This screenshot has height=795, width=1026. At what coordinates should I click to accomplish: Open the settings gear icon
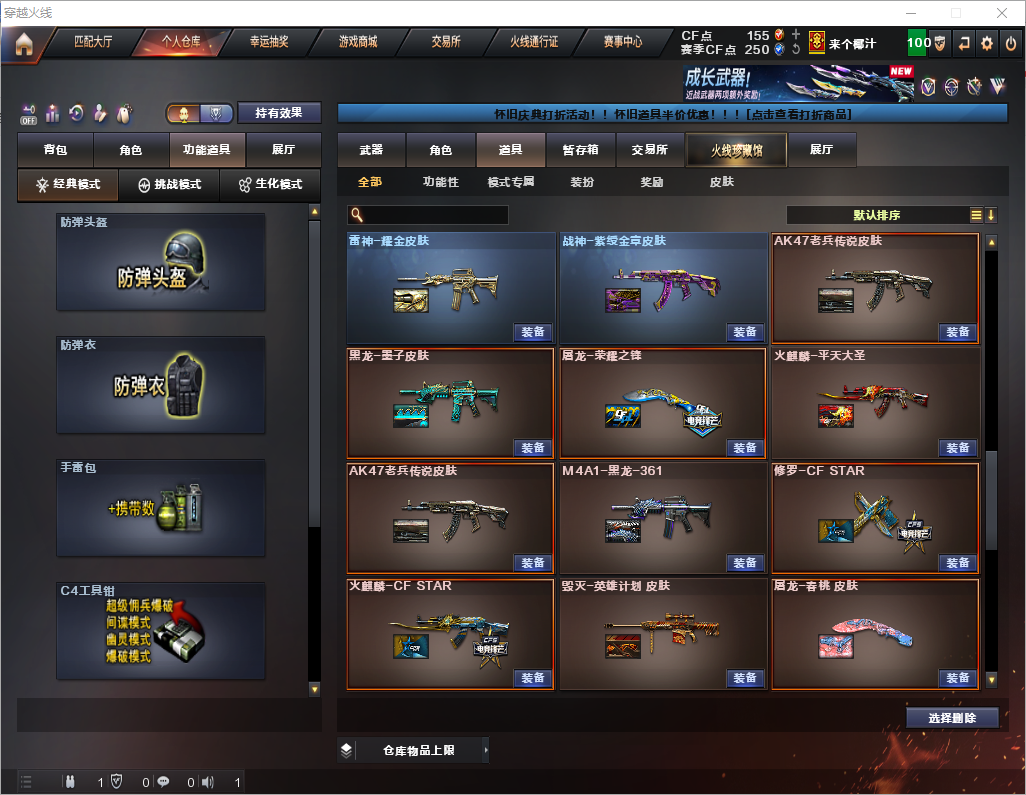click(986, 43)
